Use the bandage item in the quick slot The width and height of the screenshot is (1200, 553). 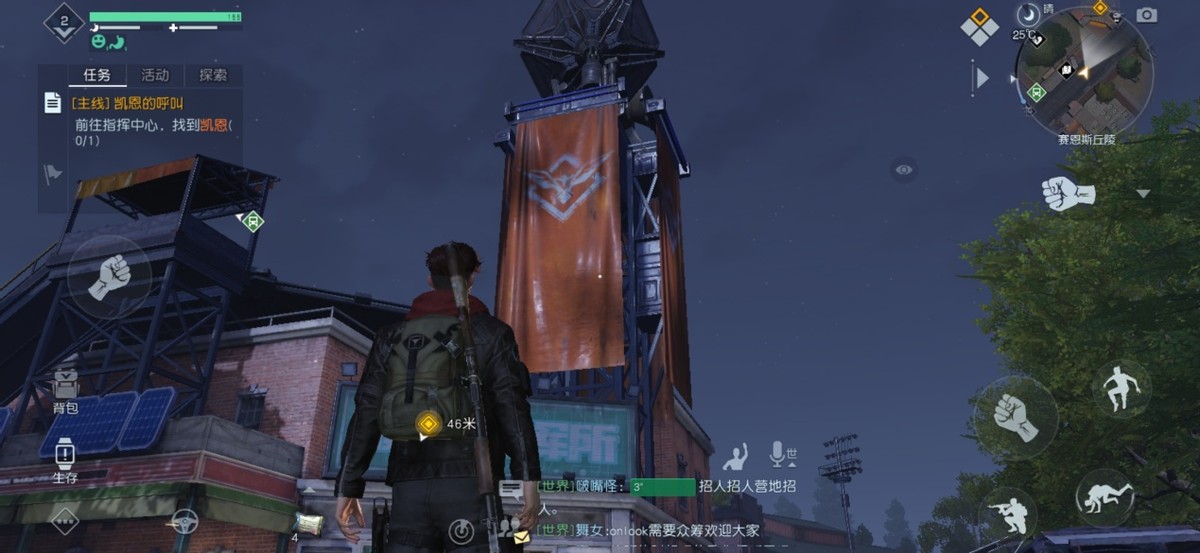tap(309, 524)
